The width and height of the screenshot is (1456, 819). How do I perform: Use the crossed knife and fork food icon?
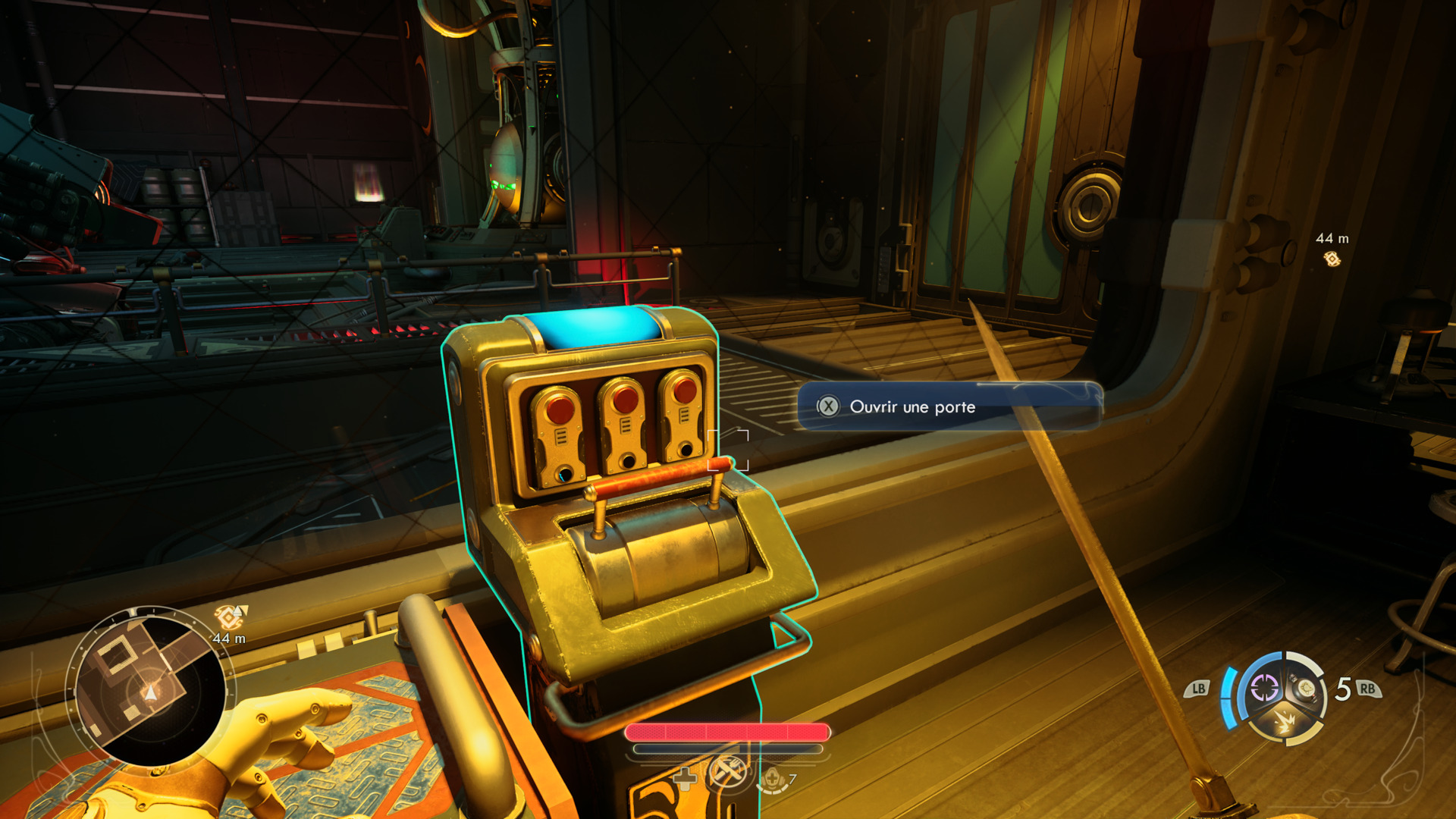click(x=728, y=772)
